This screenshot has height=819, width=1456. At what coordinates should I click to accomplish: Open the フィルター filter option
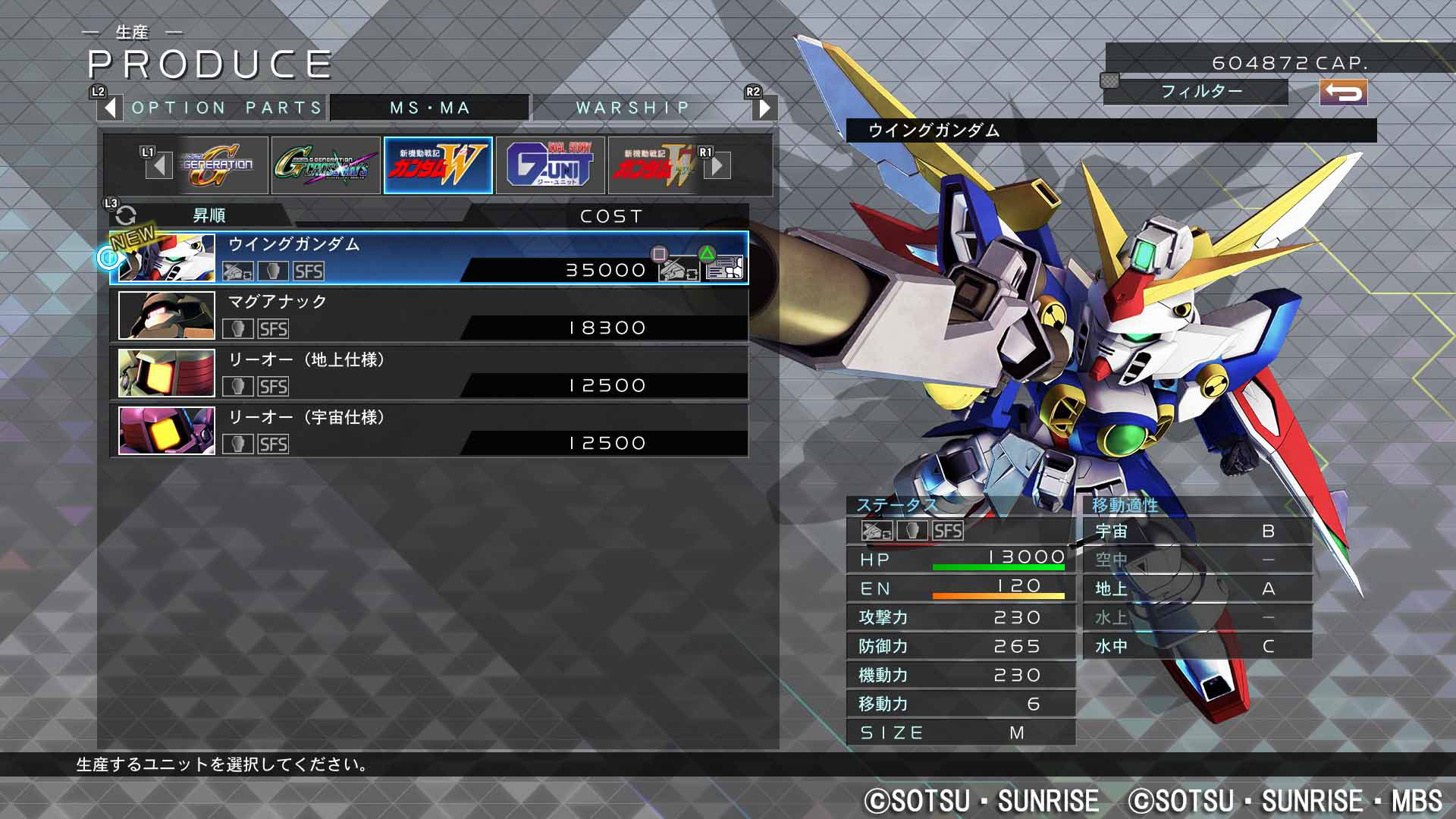pyautogui.click(x=1201, y=92)
